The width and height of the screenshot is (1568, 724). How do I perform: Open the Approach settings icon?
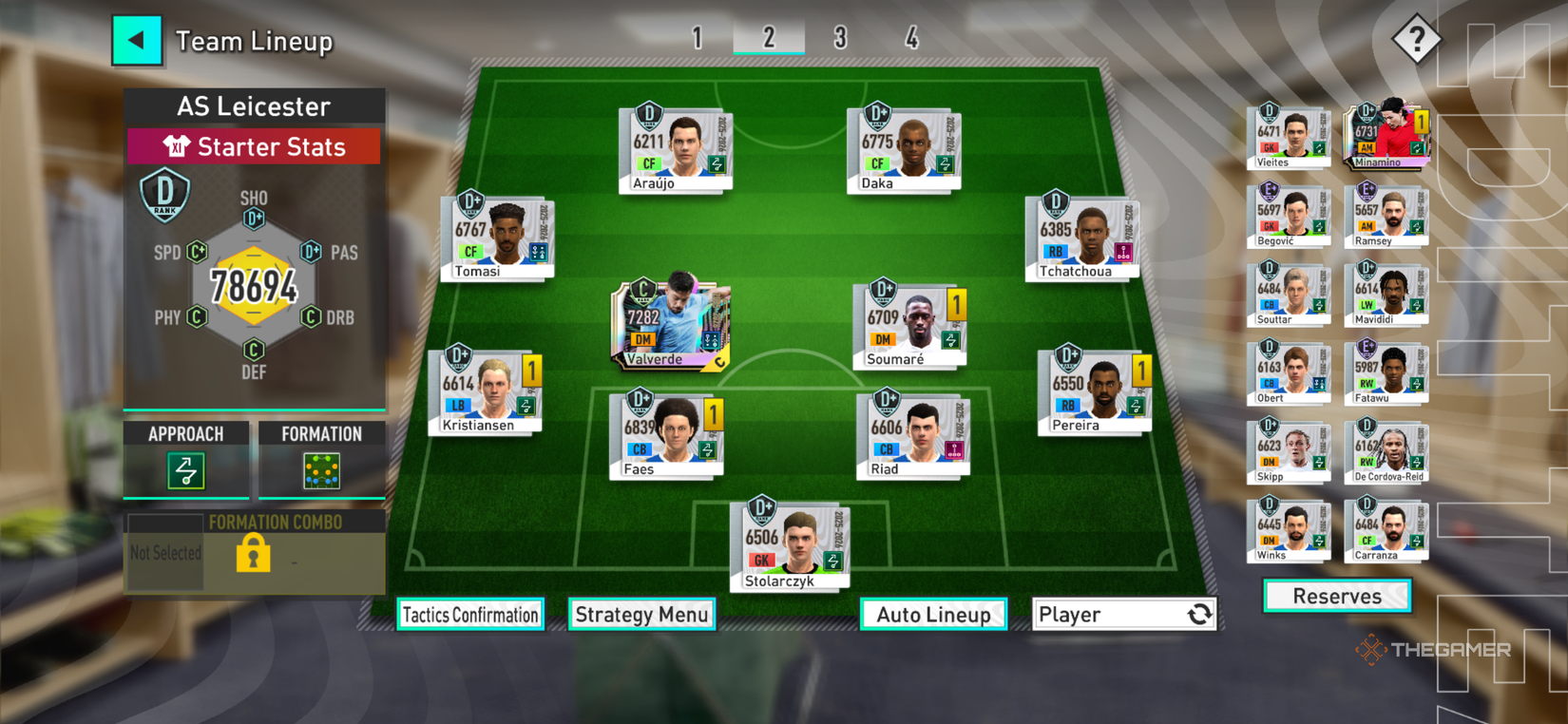tap(185, 470)
